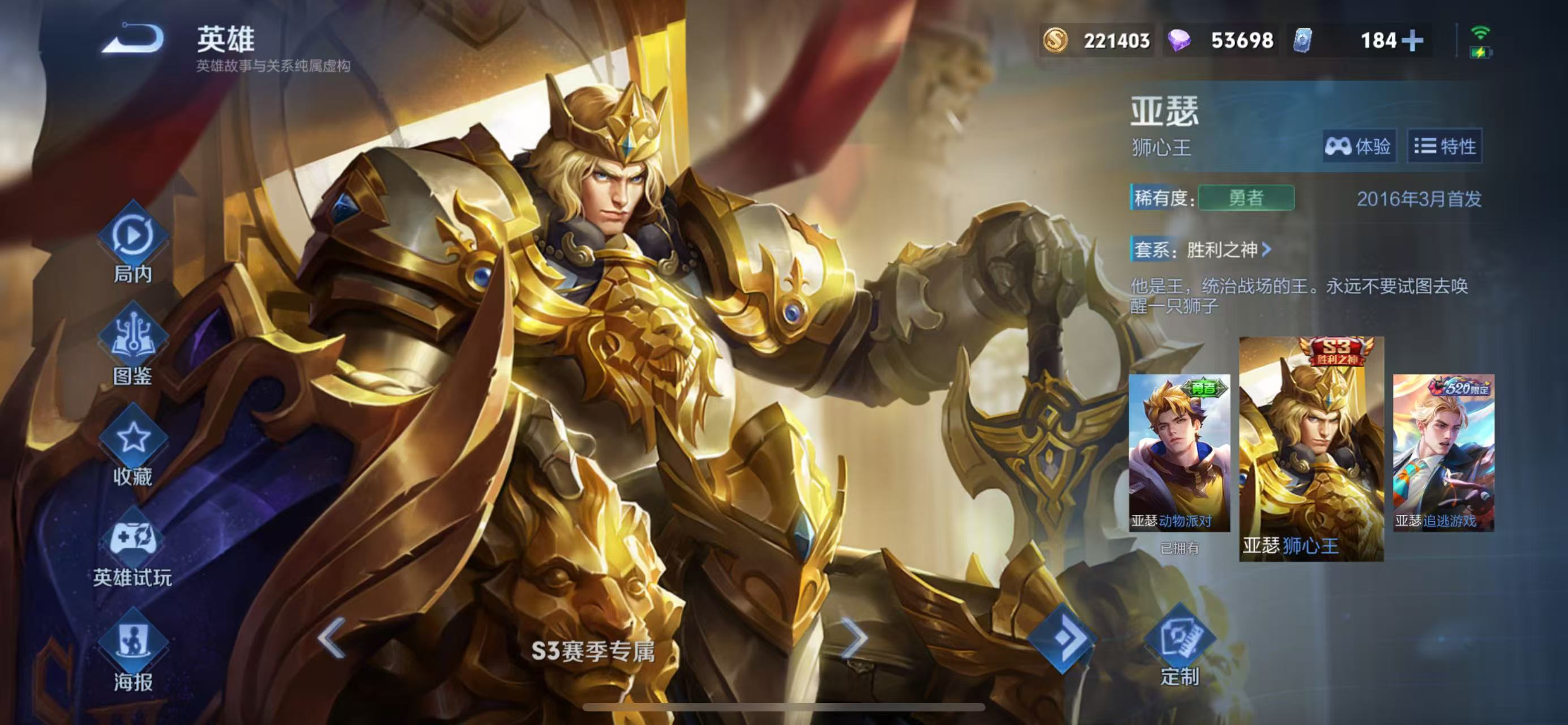Try the skin with 体验 button

1358,146
